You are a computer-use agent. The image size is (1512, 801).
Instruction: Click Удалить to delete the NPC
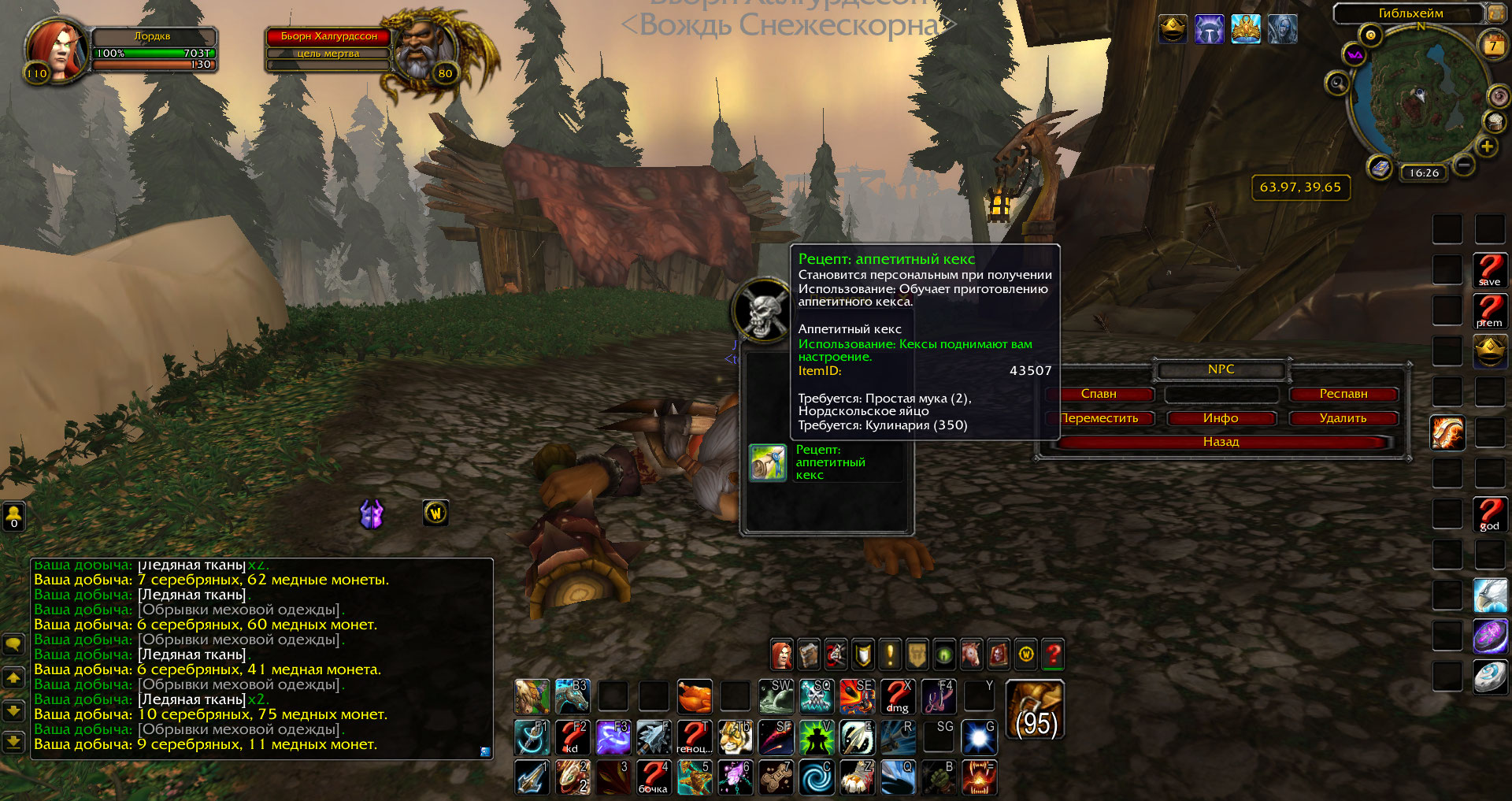tap(1343, 418)
